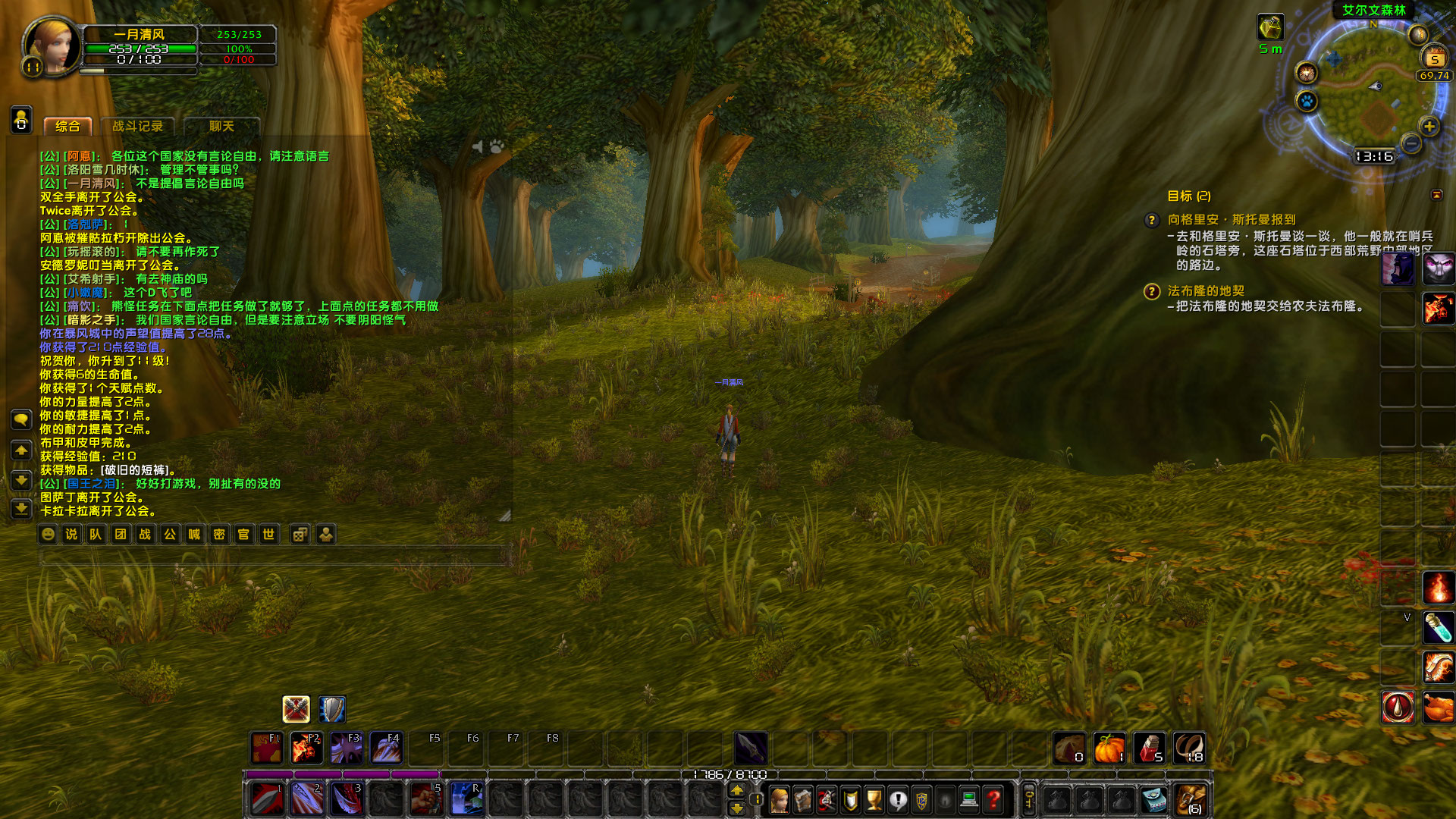
Task: Open the talents icon beside the spellbook
Action: coord(827,798)
